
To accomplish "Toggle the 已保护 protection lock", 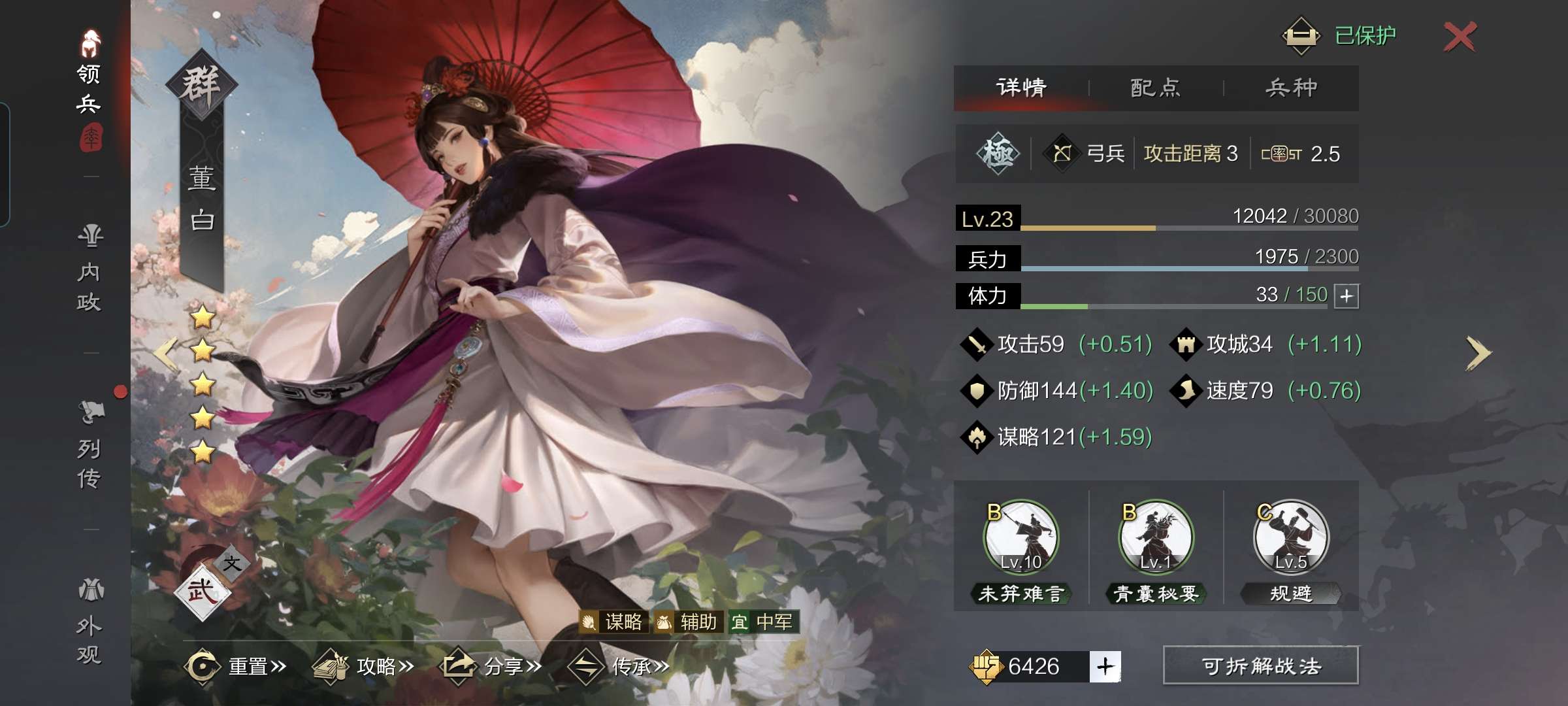I will [1339, 35].
